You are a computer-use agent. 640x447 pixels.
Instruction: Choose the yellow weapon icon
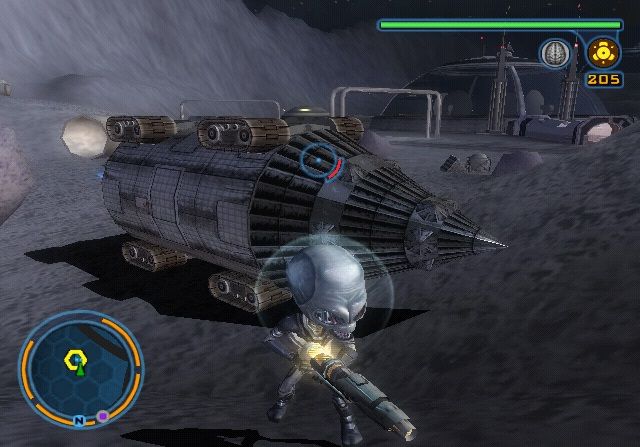click(x=602, y=51)
